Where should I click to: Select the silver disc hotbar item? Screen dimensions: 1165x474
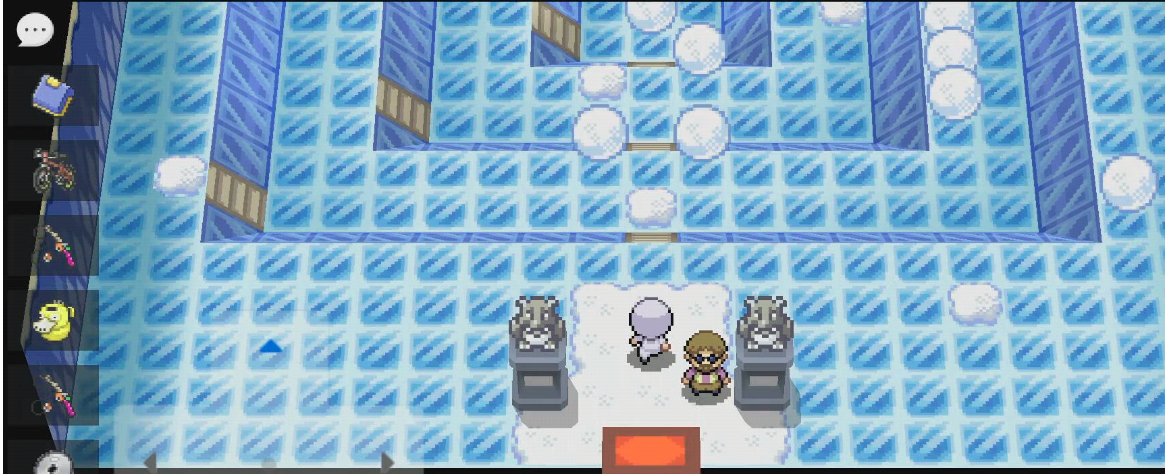(51, 464)
